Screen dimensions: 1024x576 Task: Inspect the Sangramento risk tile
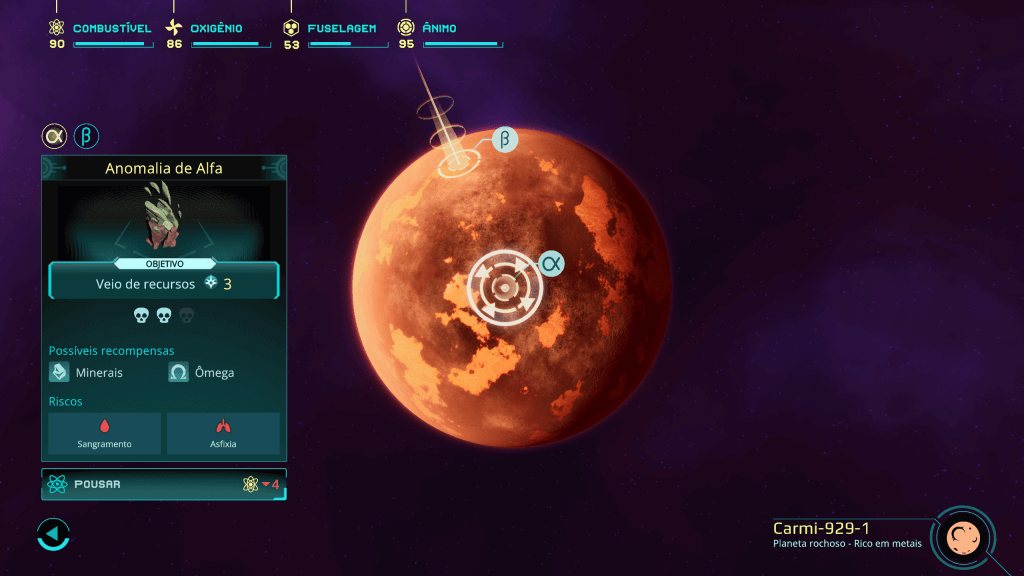(x=105, y=433)
